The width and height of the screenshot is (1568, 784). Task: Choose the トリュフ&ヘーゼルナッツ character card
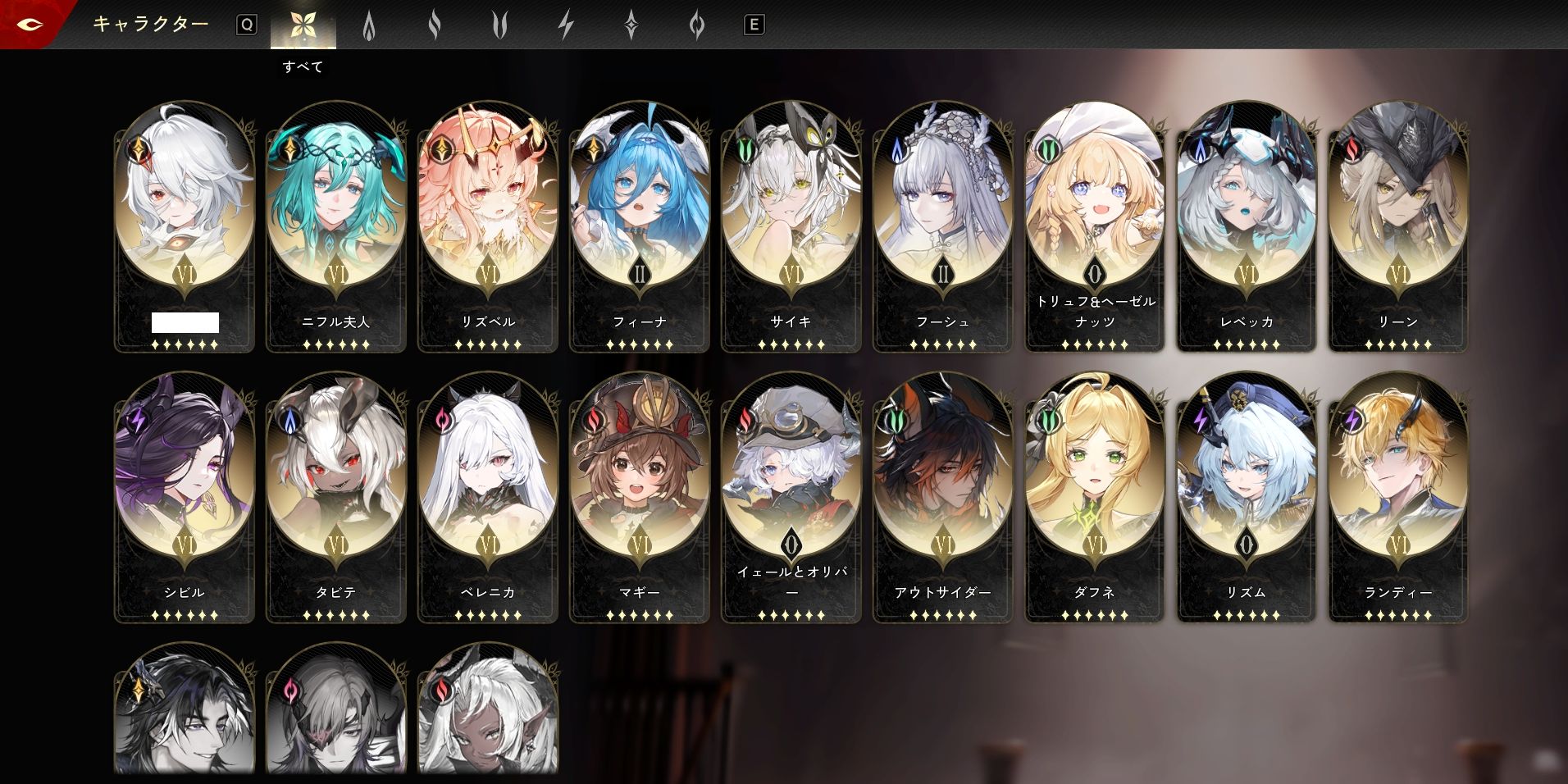1095,226
